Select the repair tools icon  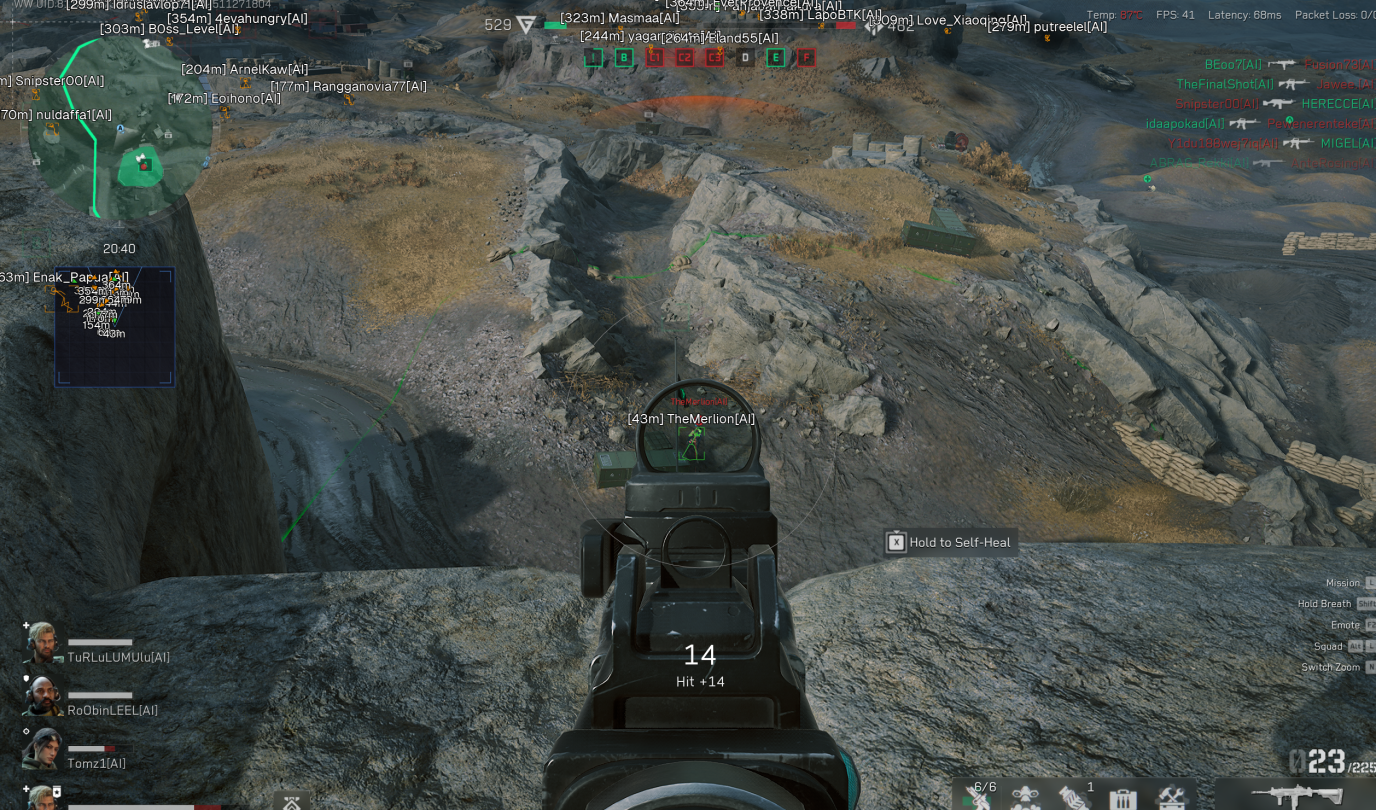1171,799
